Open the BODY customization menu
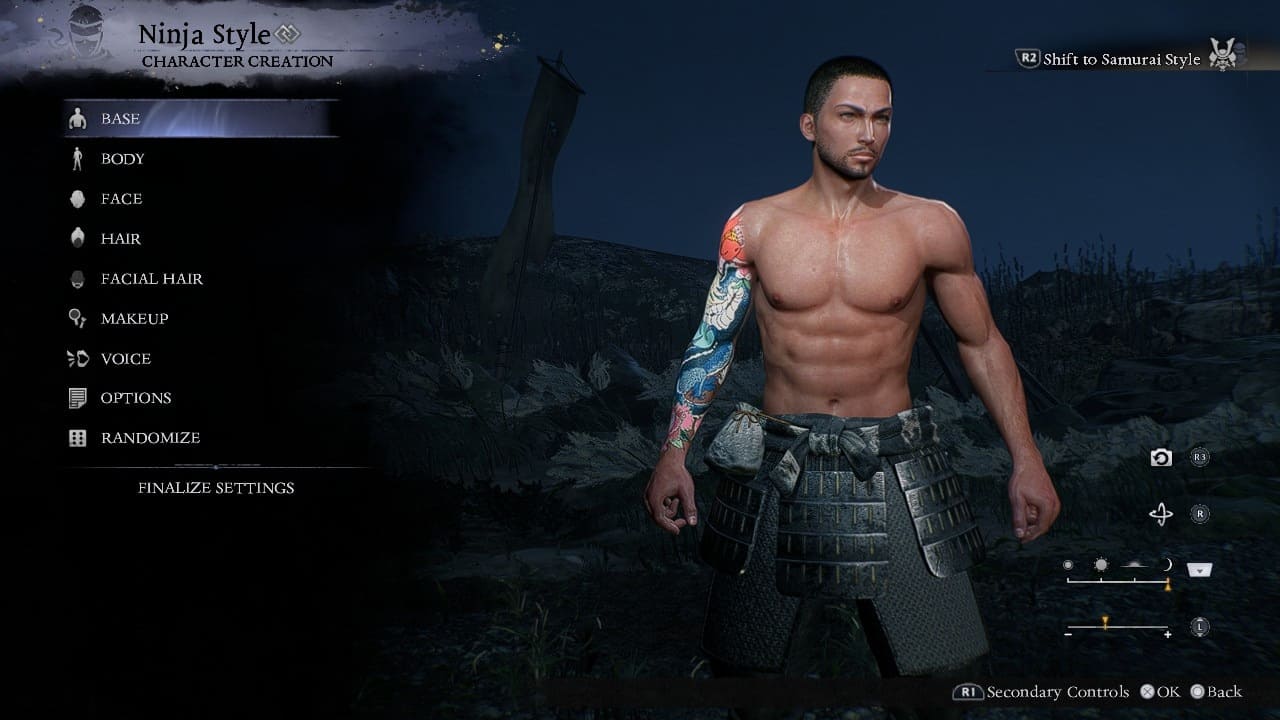 (122, 159)
